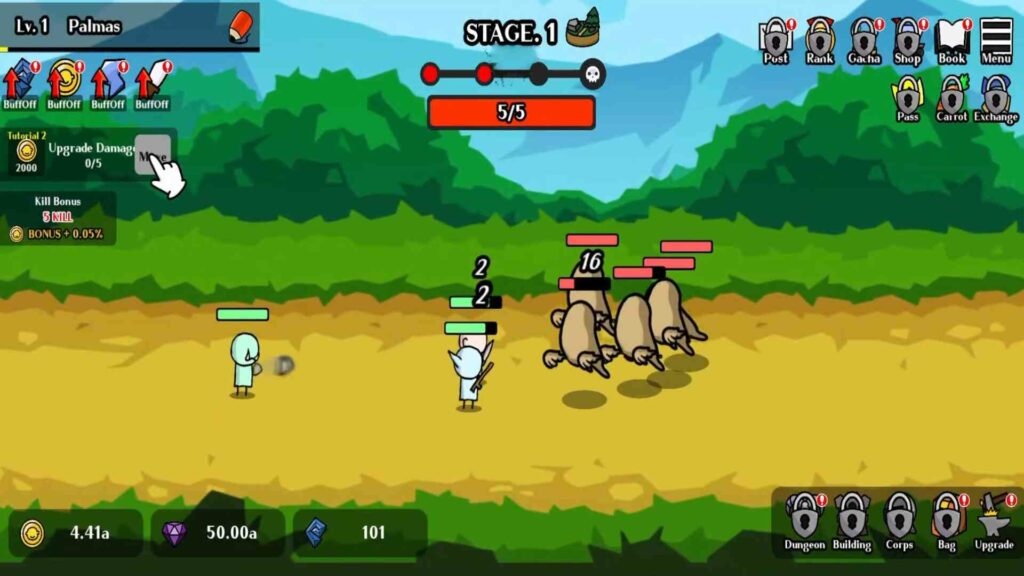Click the skull boss marker on stage progress
This screenshot has height=576, width=1024.
coord(593,74)
